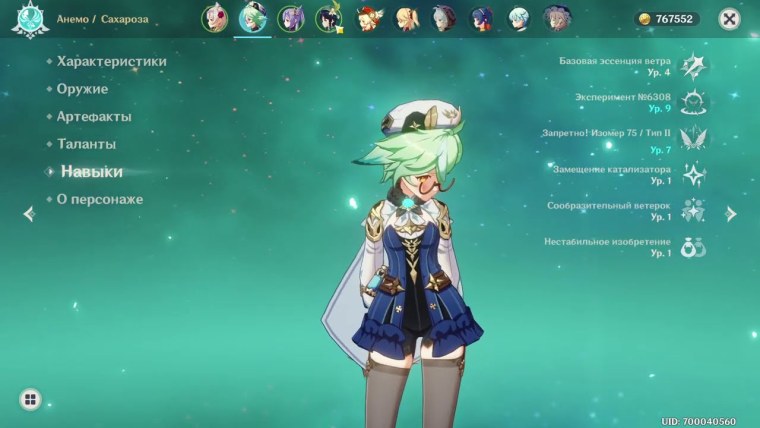Switch to the previous character with left arrow
The height and width of the screenshot is (428, 760).
29,213
